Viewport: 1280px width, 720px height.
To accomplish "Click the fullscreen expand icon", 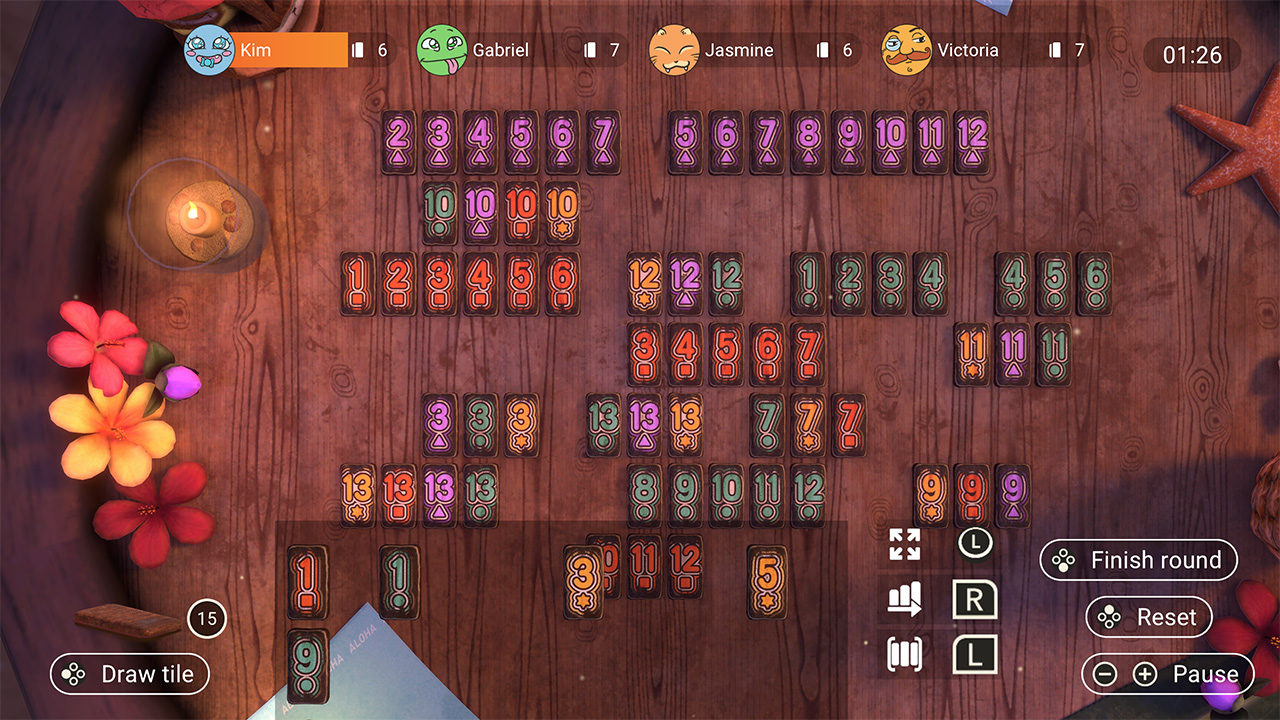I will [906, 546].
